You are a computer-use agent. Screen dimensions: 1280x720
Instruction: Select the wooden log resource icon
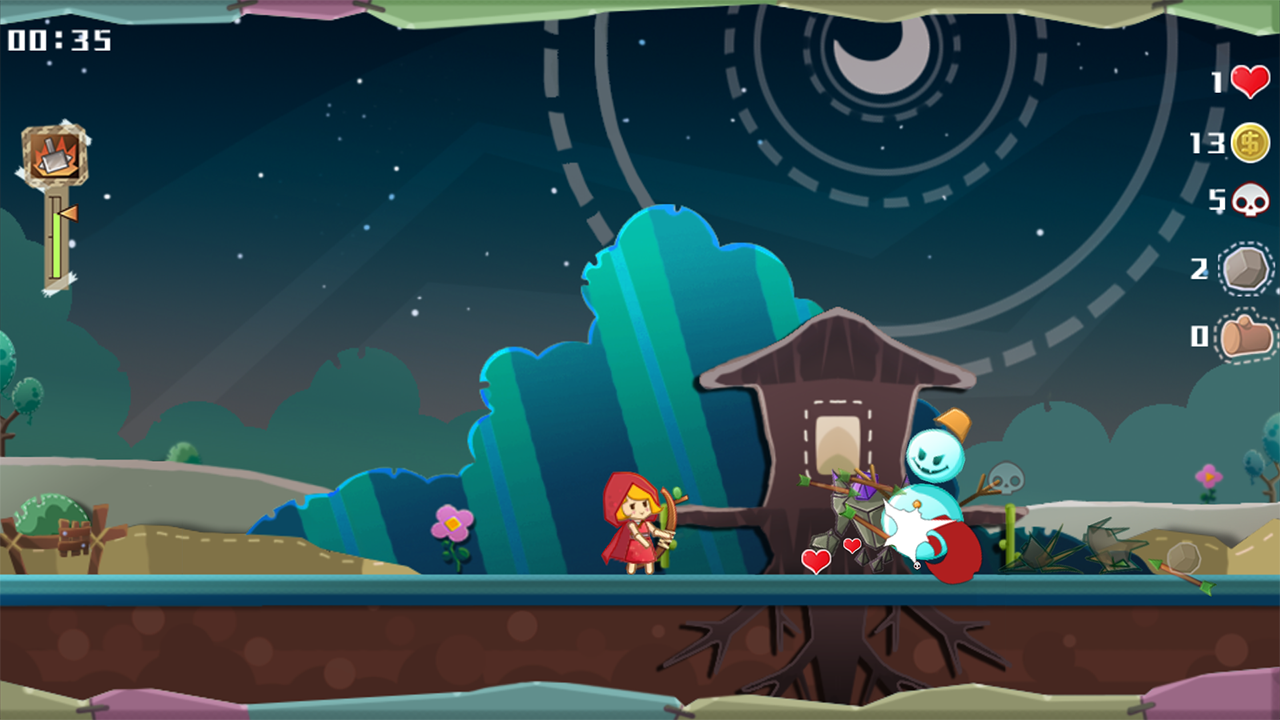click(x=1248, y=339)
